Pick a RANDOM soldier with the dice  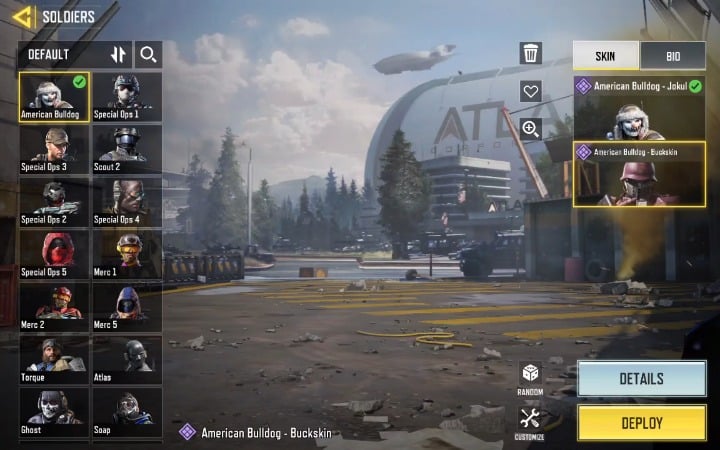530,378
